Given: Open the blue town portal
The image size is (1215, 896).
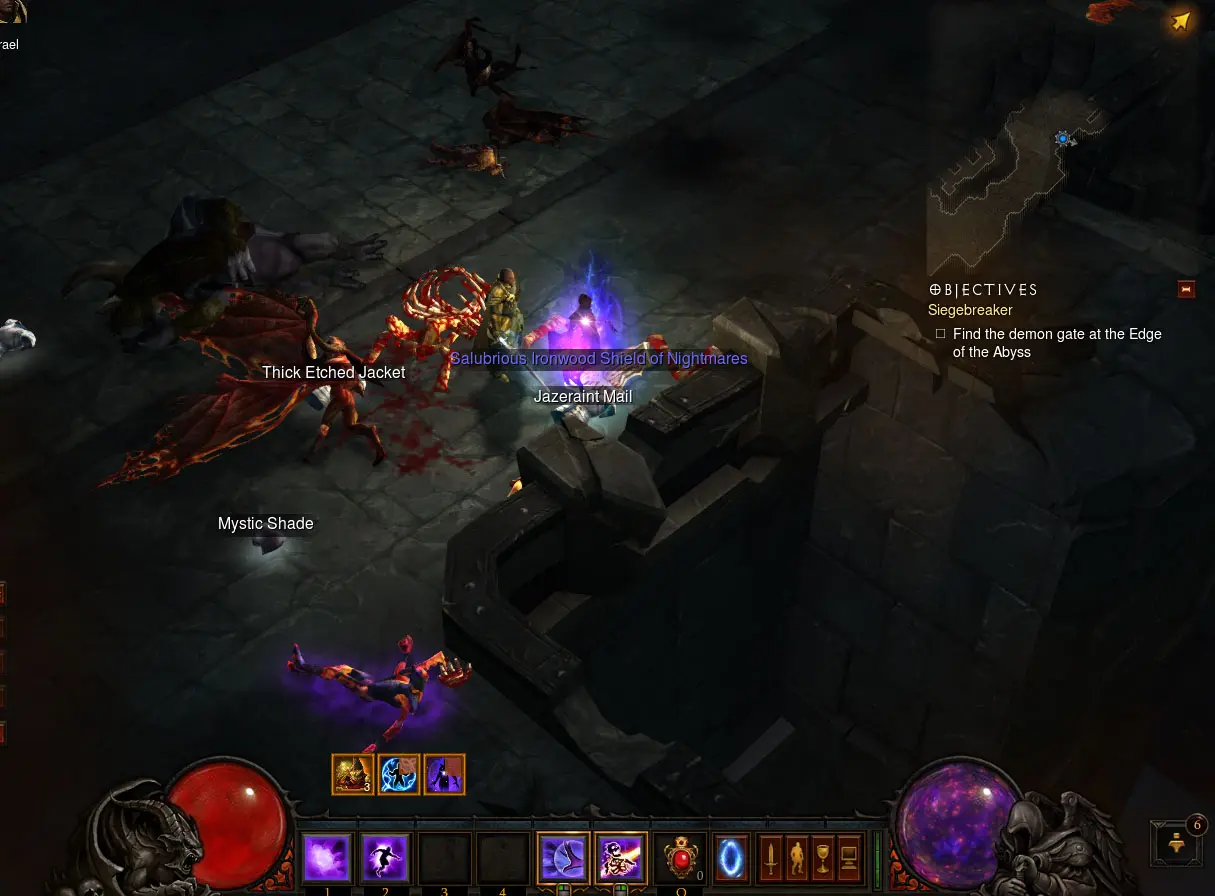Looking at the screenshot, I should coord(731,858).
